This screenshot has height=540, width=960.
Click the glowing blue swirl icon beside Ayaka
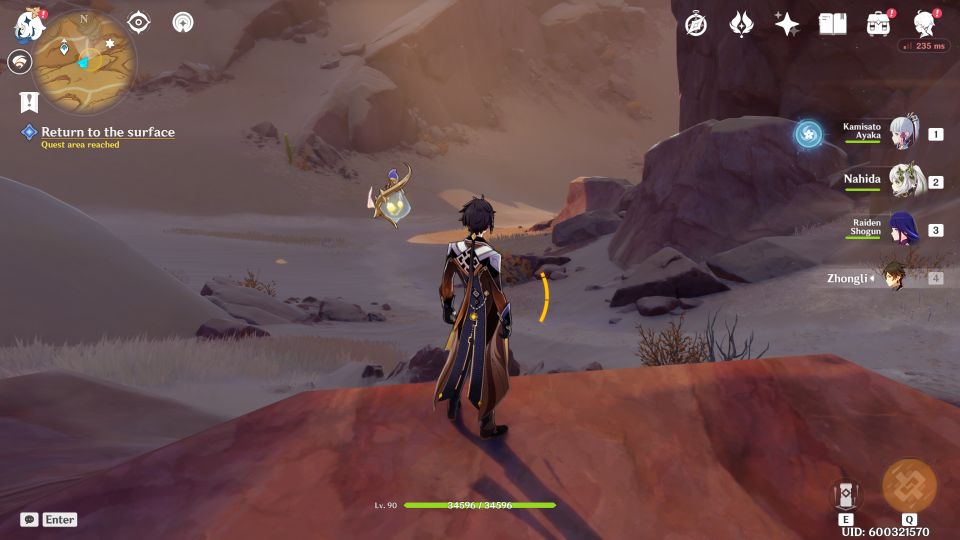tap(809, 134)
